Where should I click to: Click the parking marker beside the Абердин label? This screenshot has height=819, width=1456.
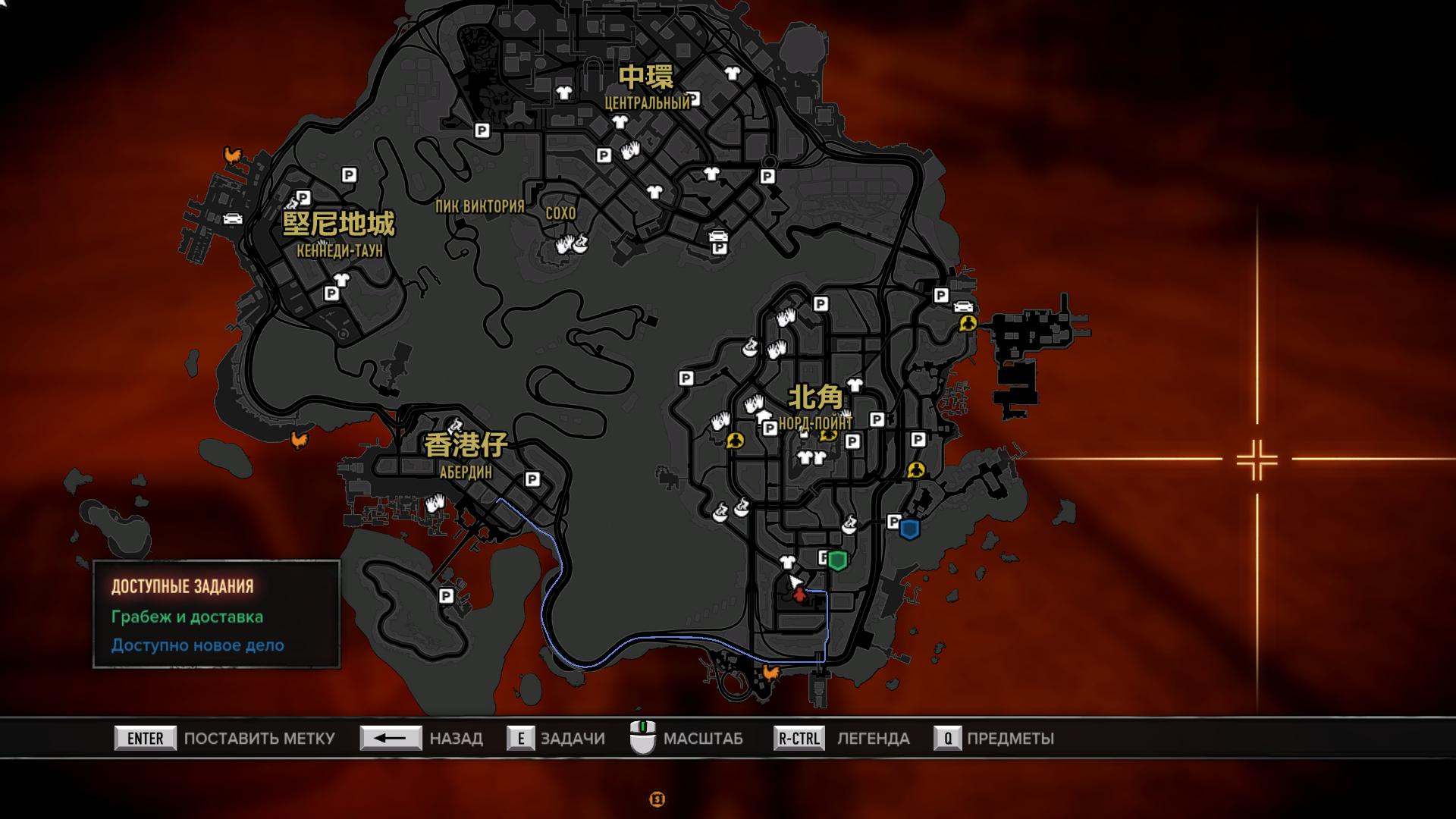[532, 479]
